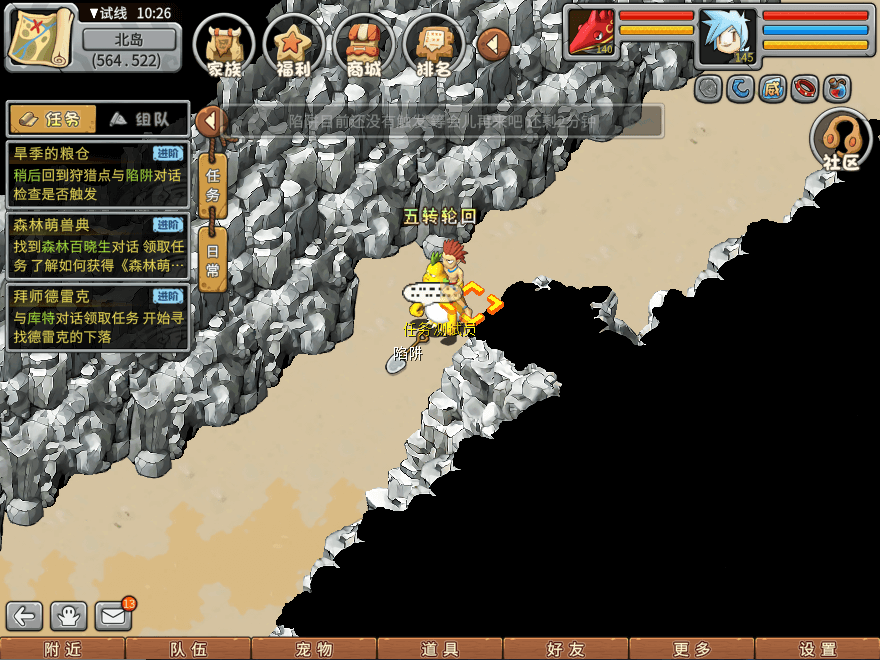
Task: Switch to the 组队 (Team) tab
Action: click(x=142, y=119)
